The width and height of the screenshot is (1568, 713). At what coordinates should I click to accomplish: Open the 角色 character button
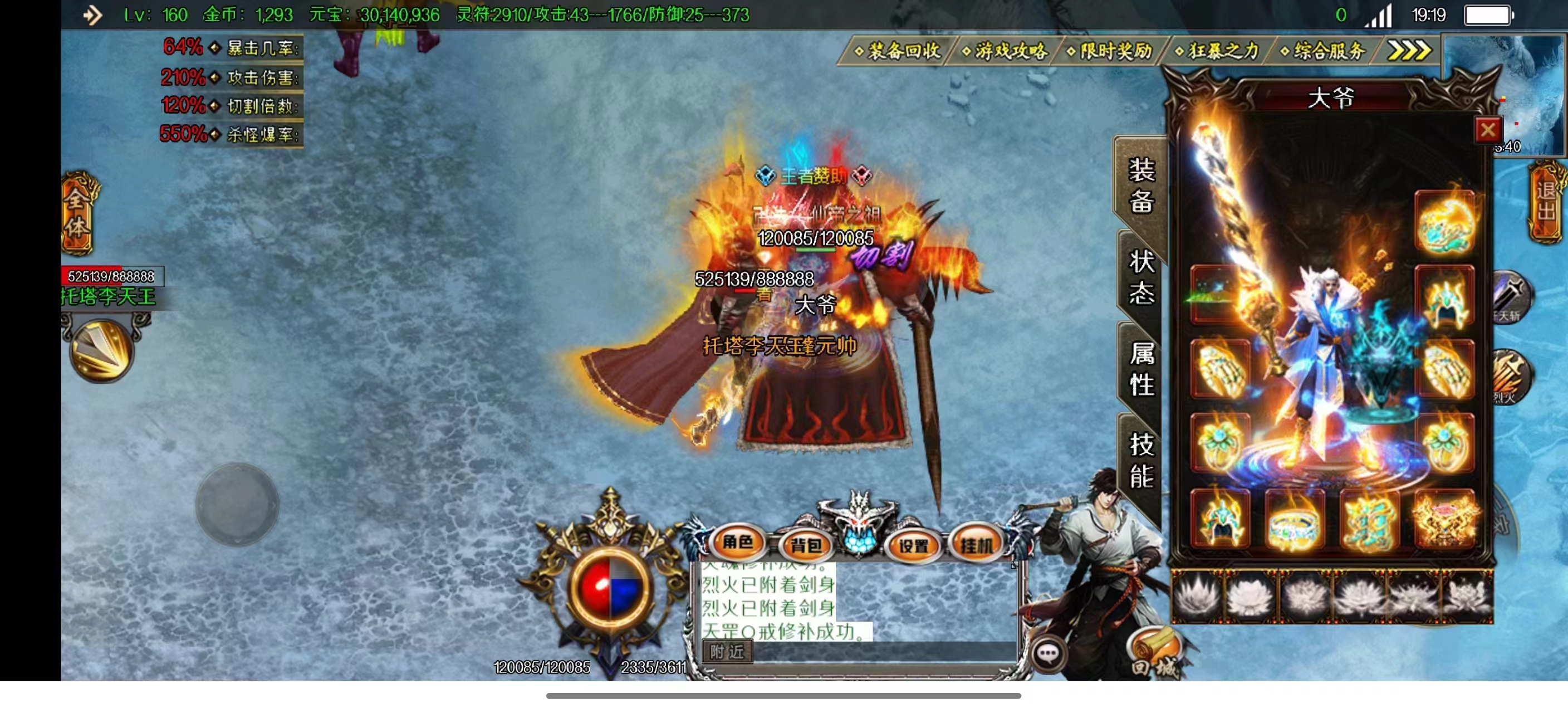pyautogui.click(x=738, y=542)
